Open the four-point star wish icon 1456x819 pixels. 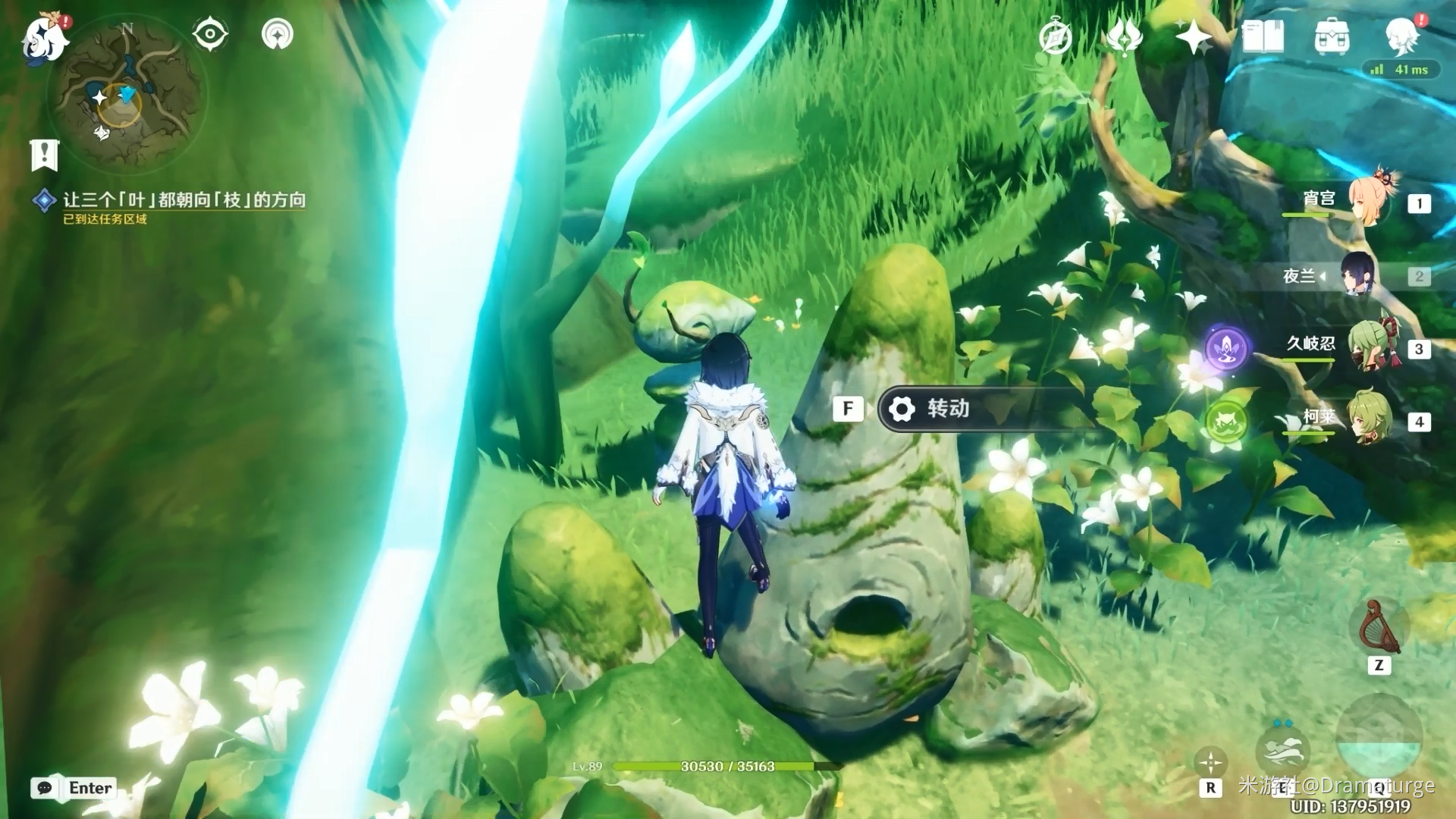[1193, 36]
